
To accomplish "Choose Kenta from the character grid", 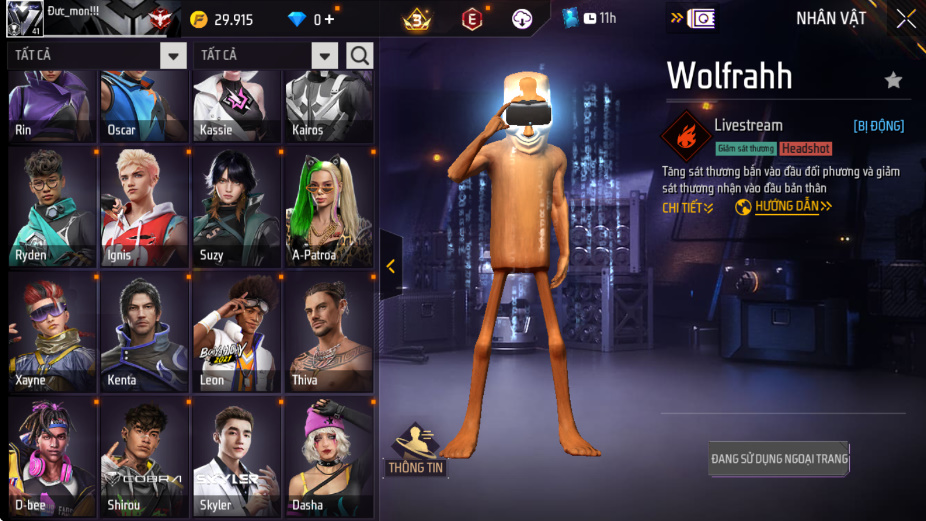I will point(145,331).
